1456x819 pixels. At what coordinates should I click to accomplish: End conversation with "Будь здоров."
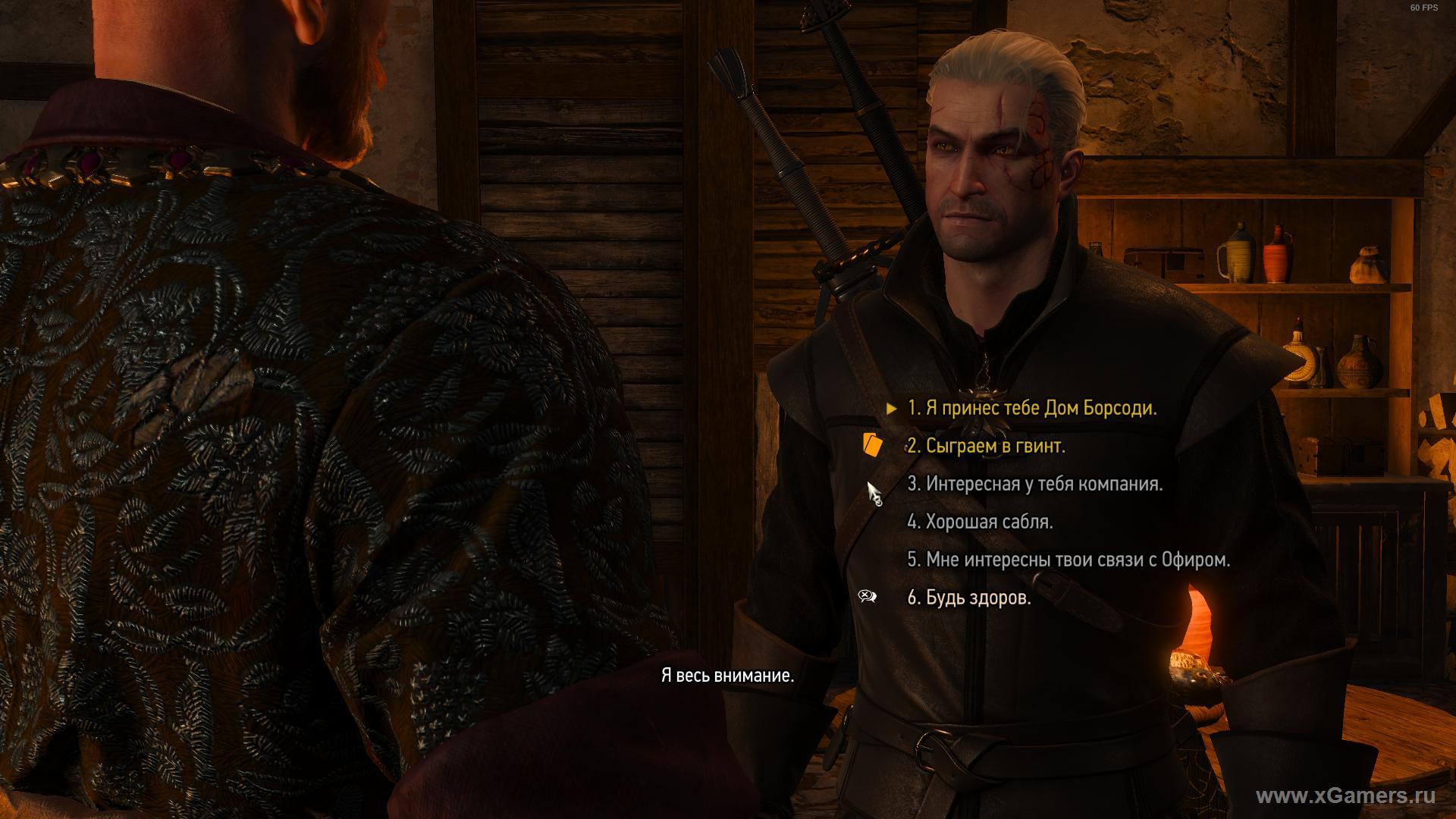pyautogui.click(x=968, y=598)
